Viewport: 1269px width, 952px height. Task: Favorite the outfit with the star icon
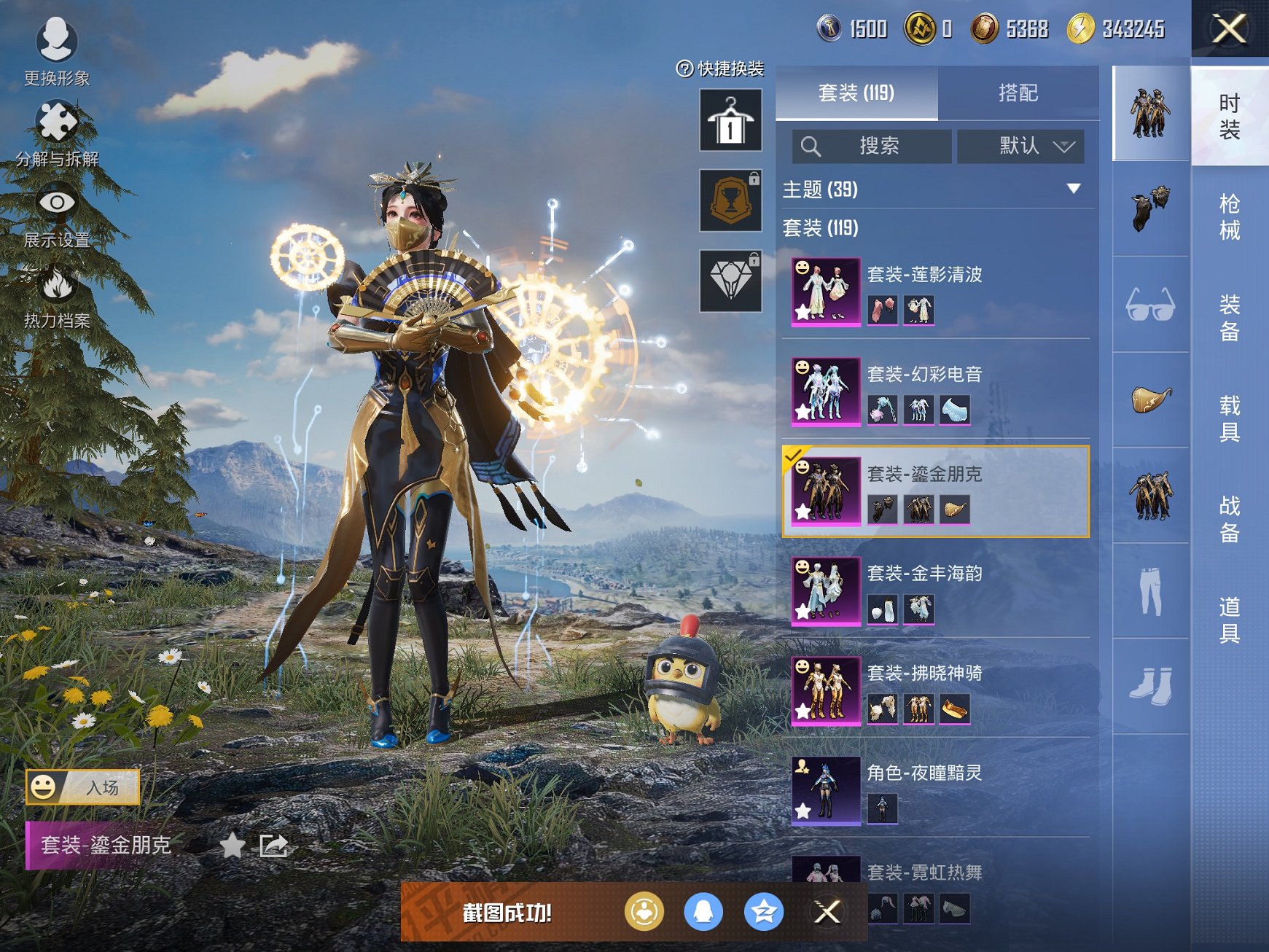233,846
